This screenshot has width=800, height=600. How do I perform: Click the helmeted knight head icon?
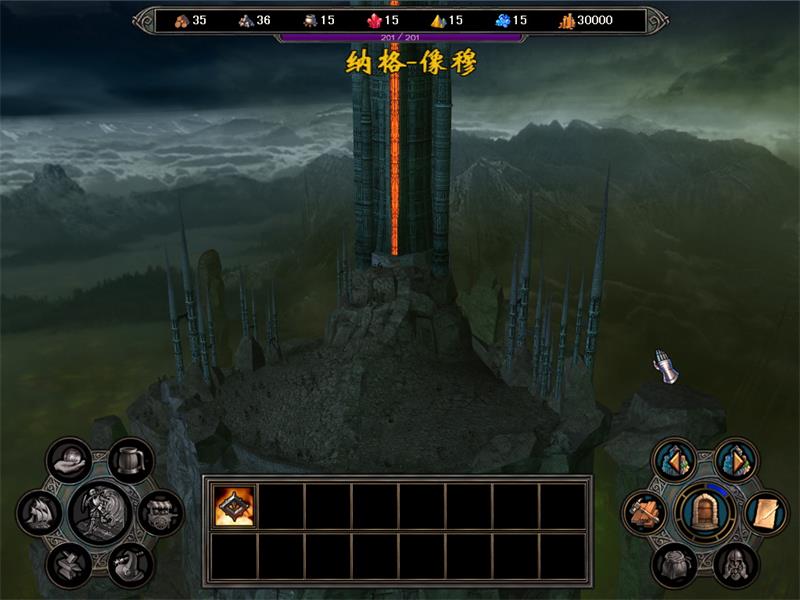click(736, 566)
